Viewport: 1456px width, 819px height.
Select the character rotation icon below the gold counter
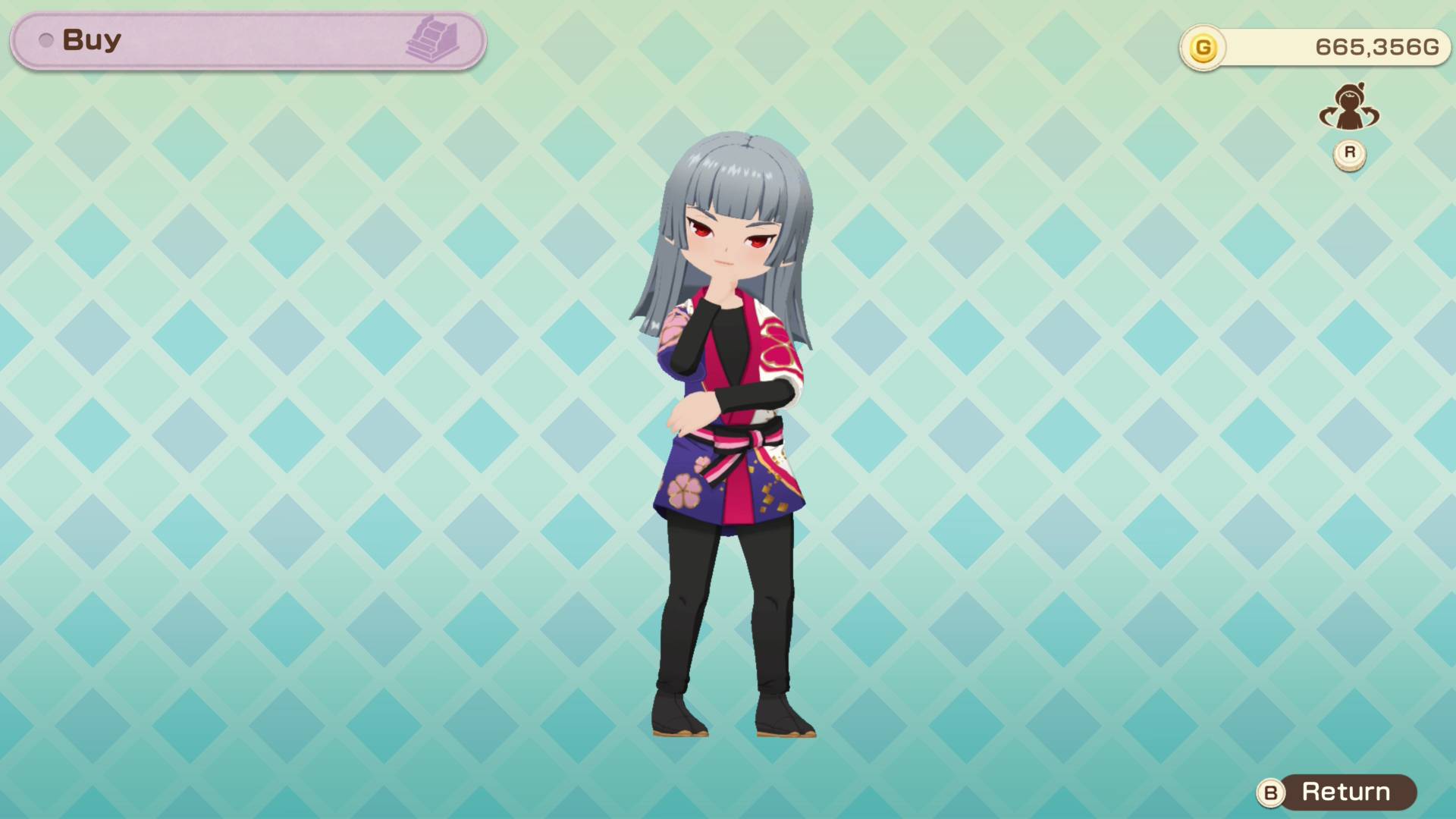[x=1349, y=110]
